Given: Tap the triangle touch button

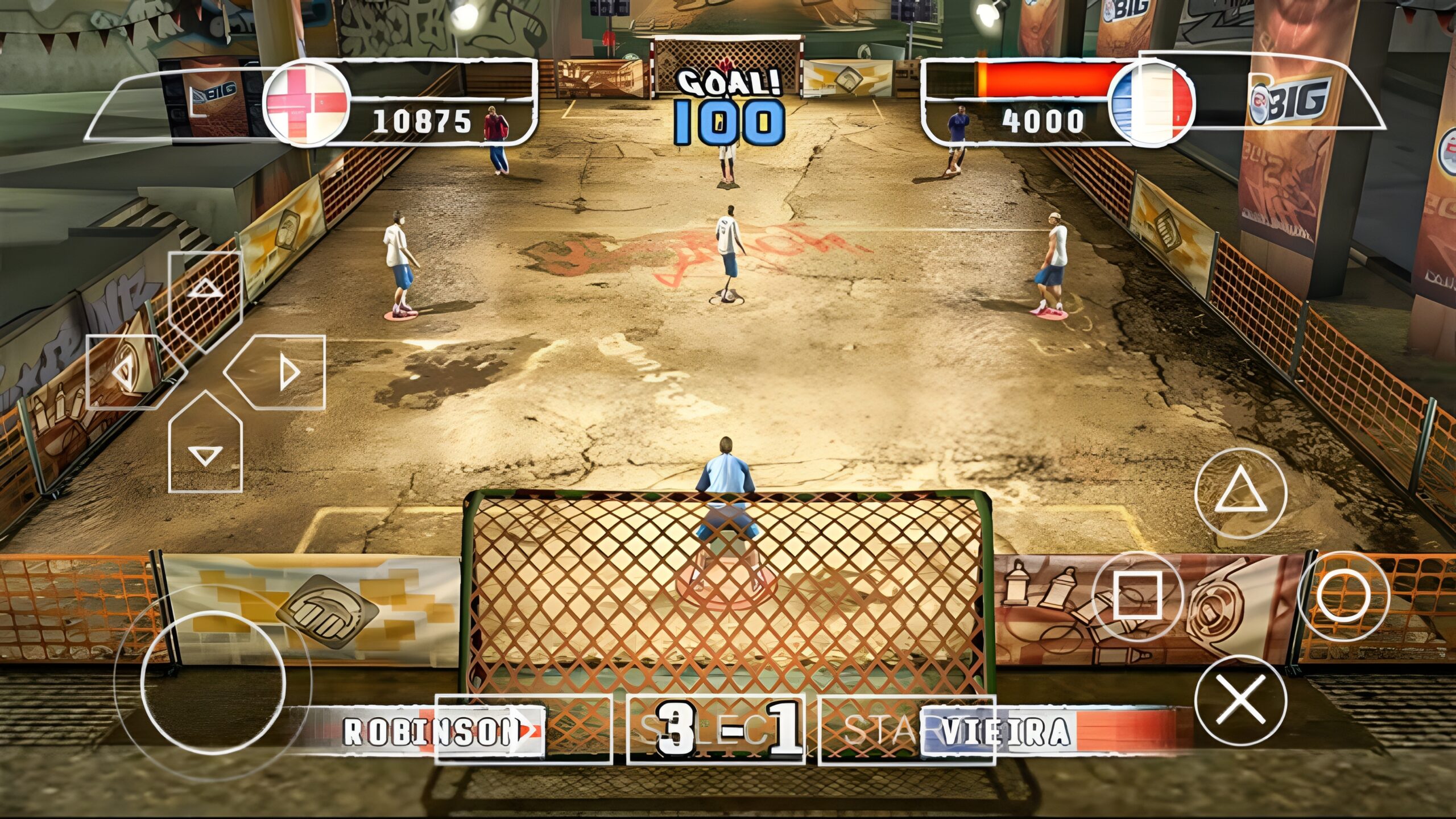Looking at the screenshot, I should click(x=1240, y=494).
